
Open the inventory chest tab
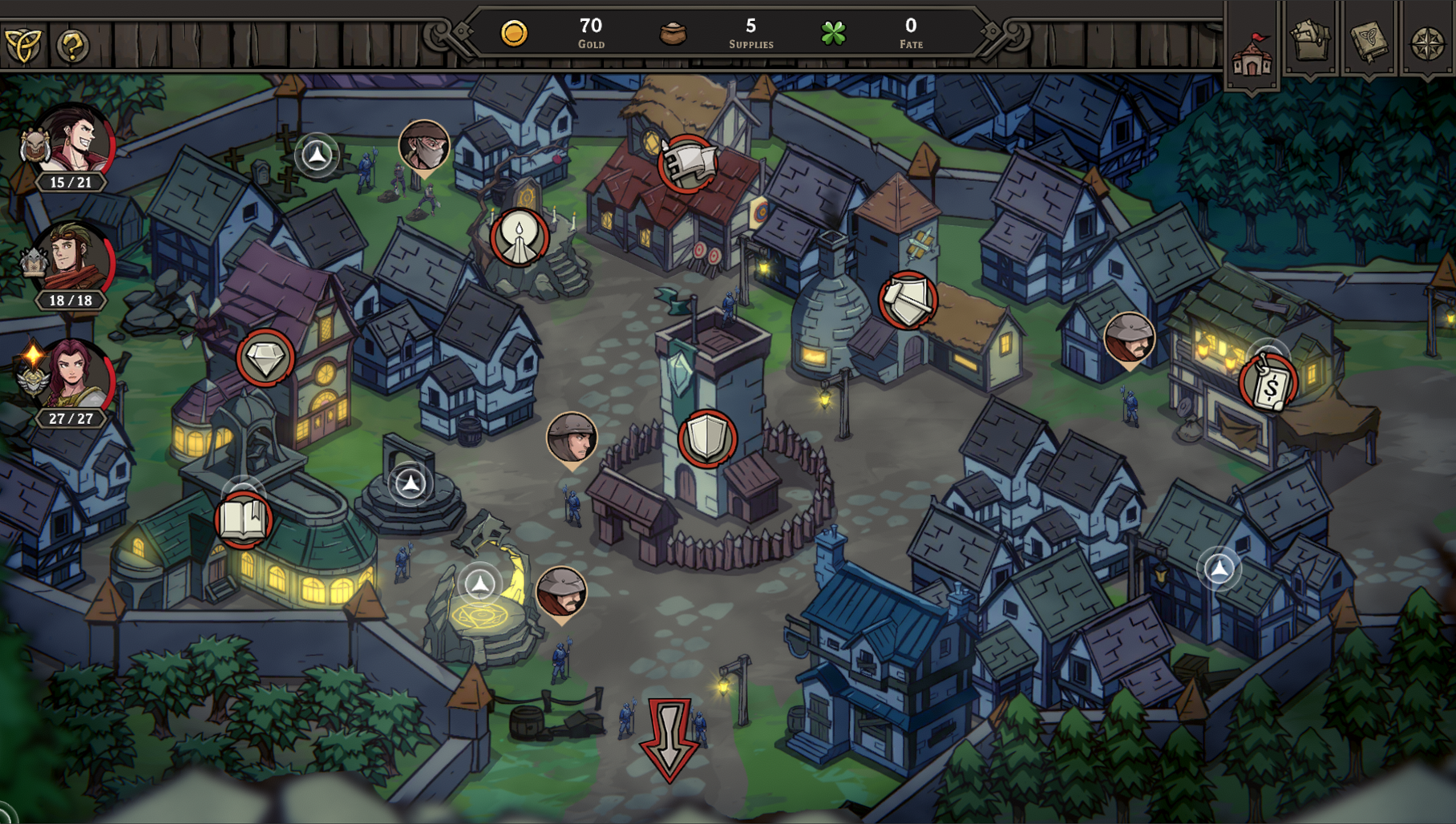1310,42
